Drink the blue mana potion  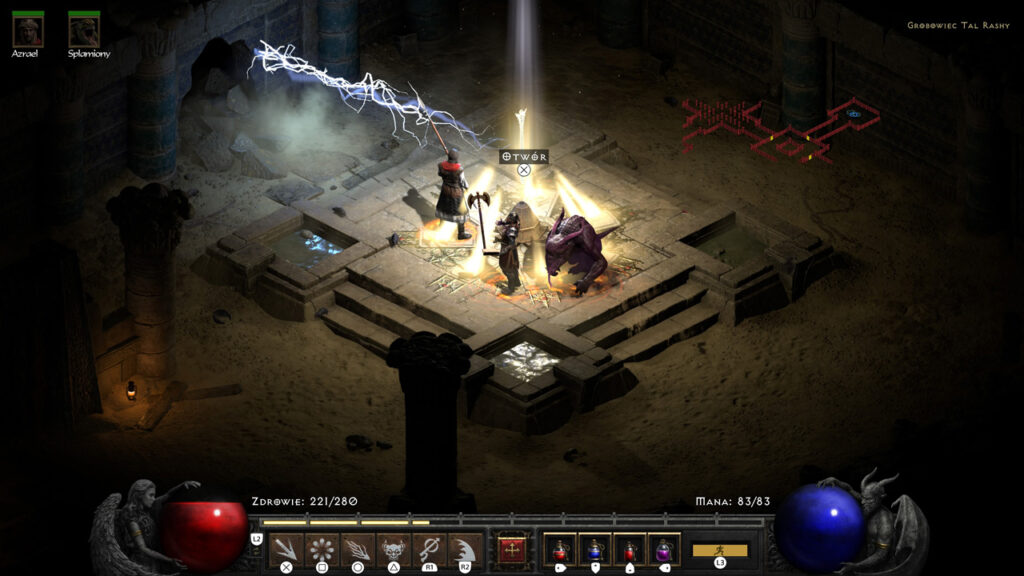[595, 550]
